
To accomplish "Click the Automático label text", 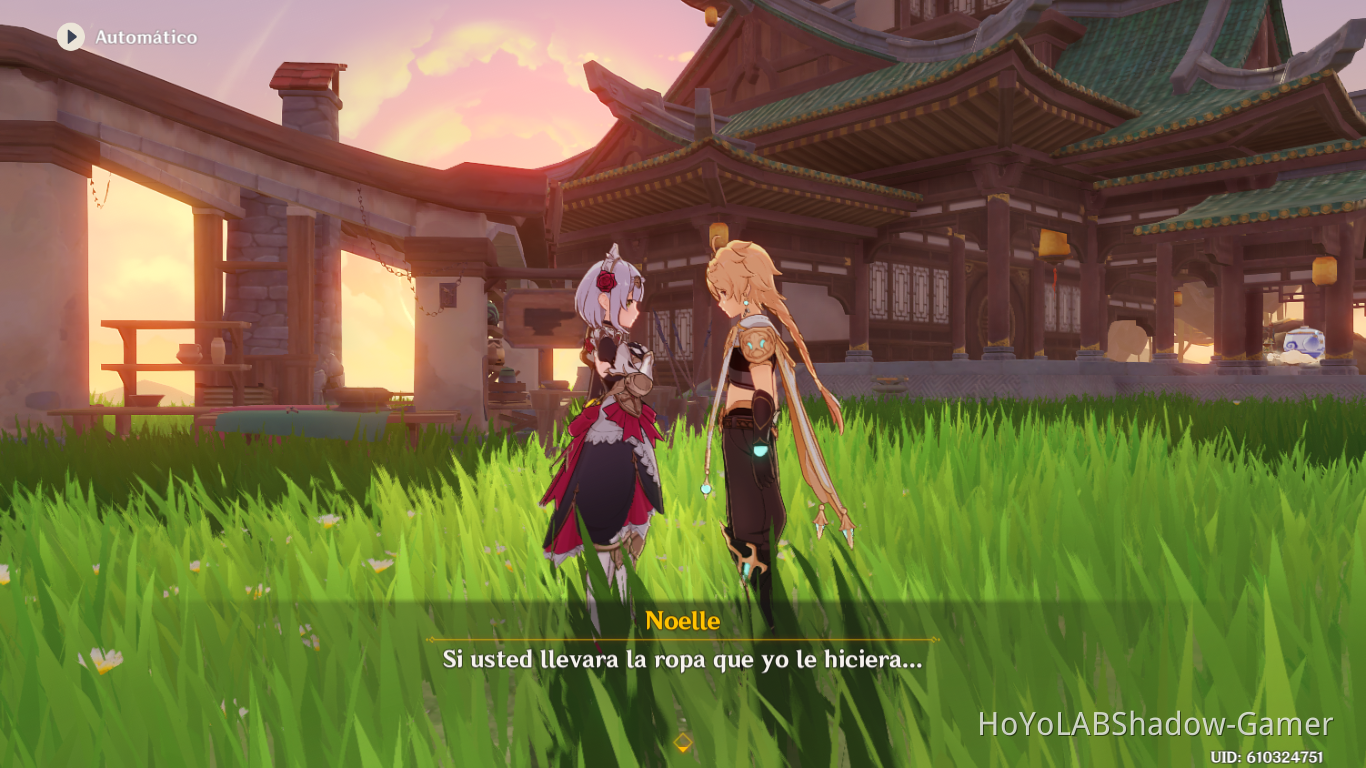I will (x=145, y=36).
